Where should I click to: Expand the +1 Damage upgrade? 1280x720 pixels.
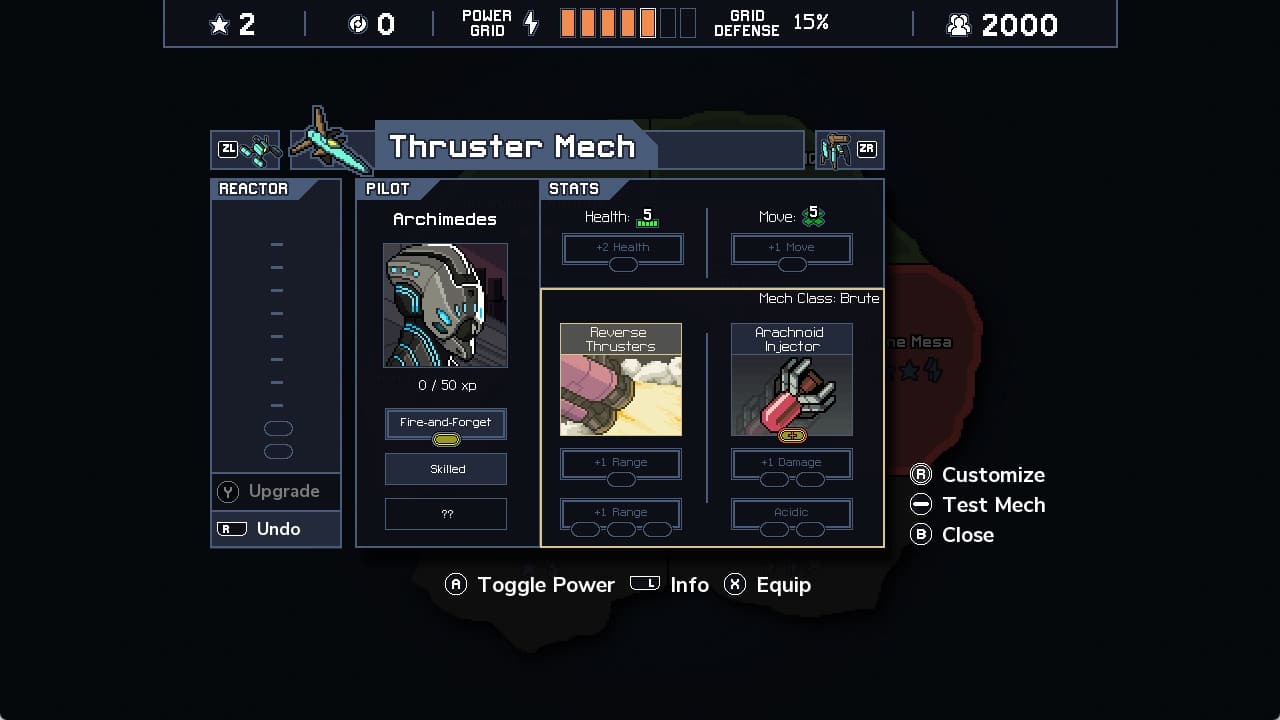tap(791, 462)
